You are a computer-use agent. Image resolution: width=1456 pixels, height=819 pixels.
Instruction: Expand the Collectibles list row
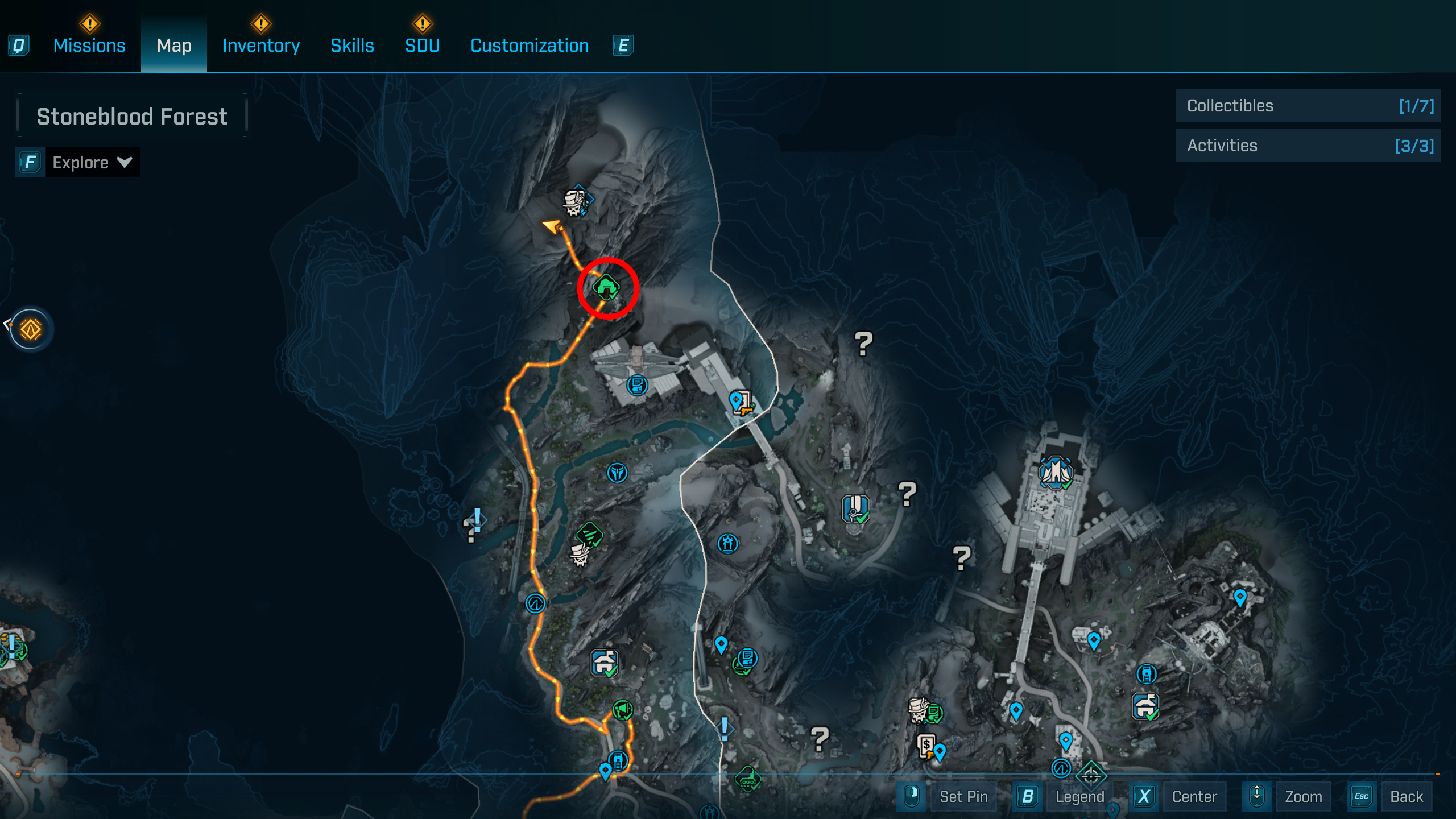tap(1308, 106)
